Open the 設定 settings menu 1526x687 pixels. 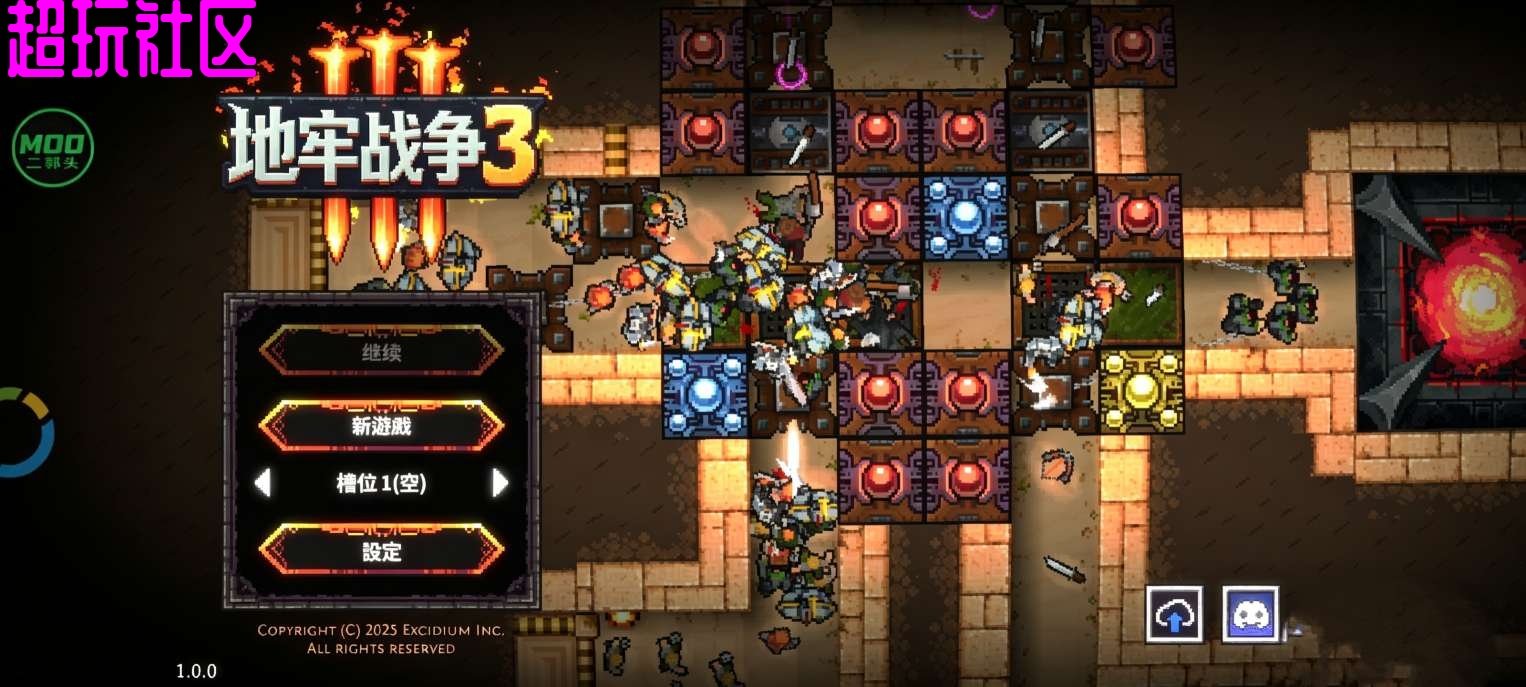pyautogui.click(x=381, y=551)
